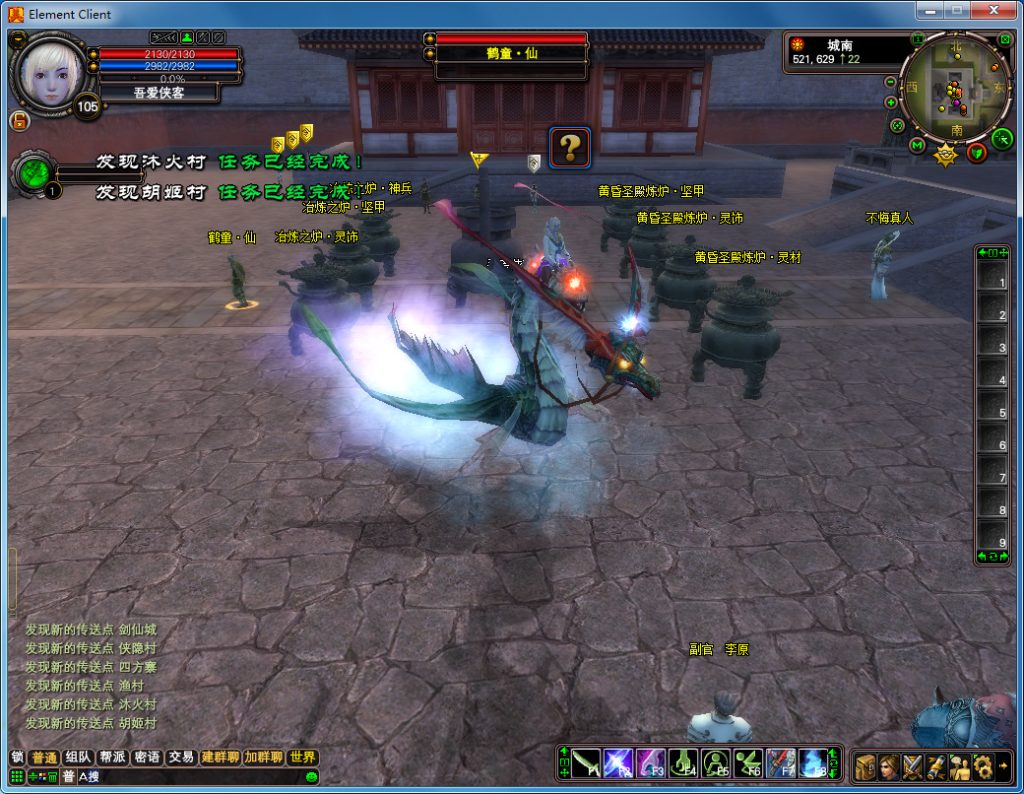
Task: Zoom in the minimap with plus button
Action: click(890, 102)
